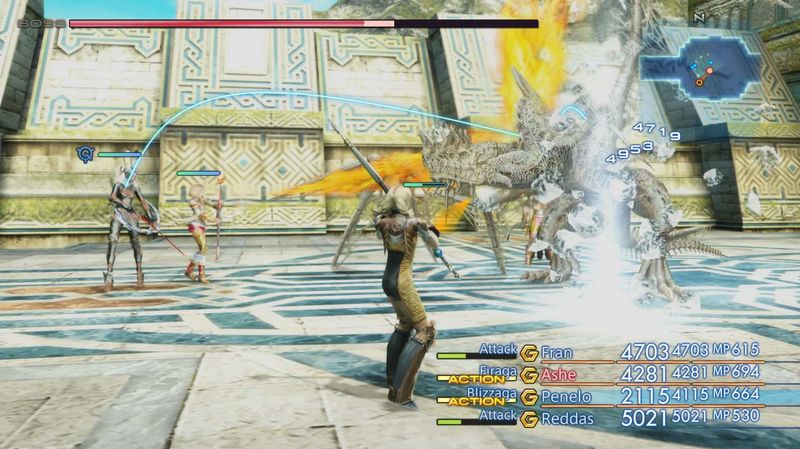
Task: Click the gambit icon next to Reddas
Action: click(x=528, y=418)
